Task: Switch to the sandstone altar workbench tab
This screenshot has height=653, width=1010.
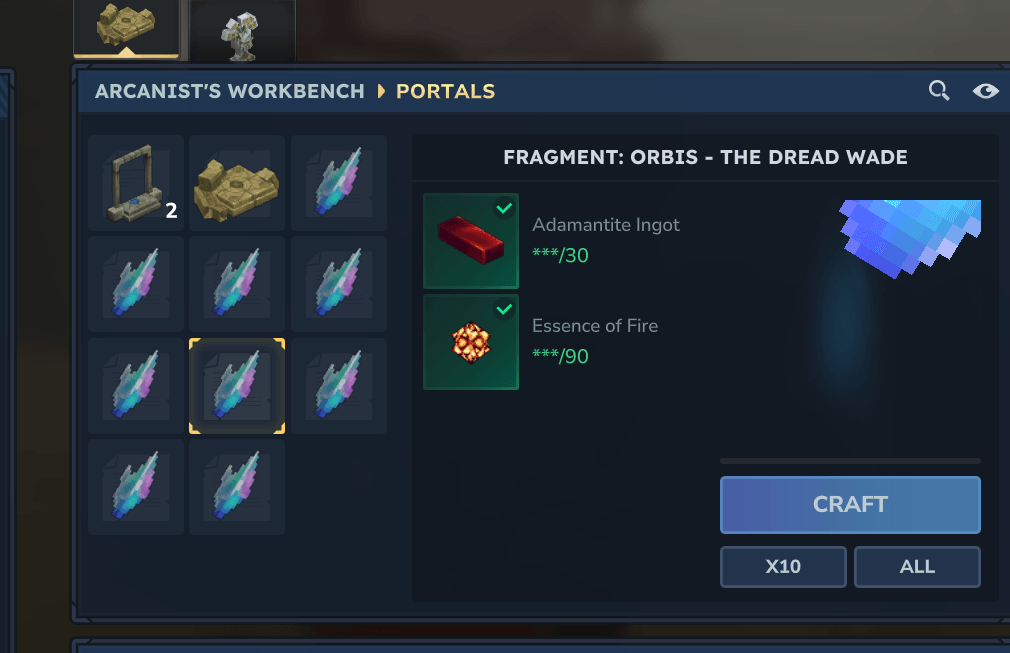Action: click(x=126, y=29)
